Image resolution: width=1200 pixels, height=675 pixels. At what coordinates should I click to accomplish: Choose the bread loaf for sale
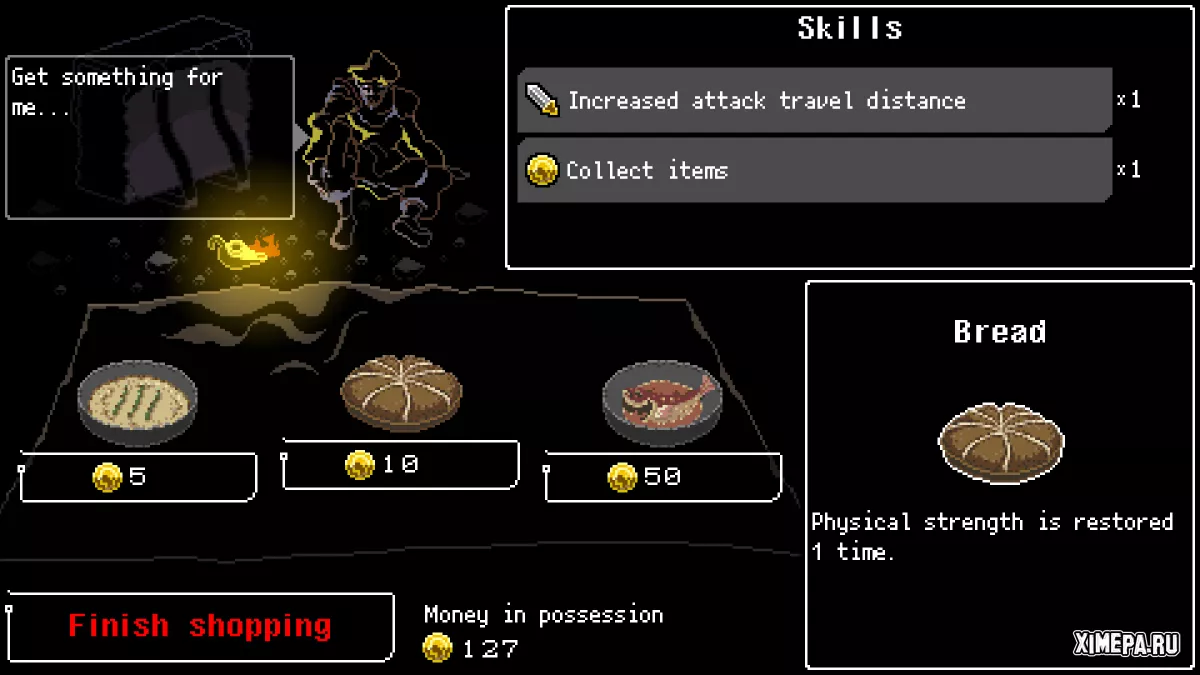click(x=401, y=389)
